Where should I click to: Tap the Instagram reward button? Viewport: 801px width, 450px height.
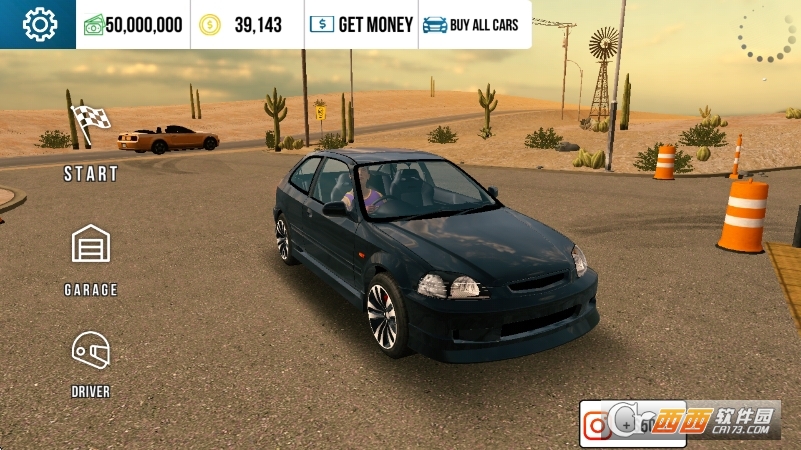tap(597, 425)
